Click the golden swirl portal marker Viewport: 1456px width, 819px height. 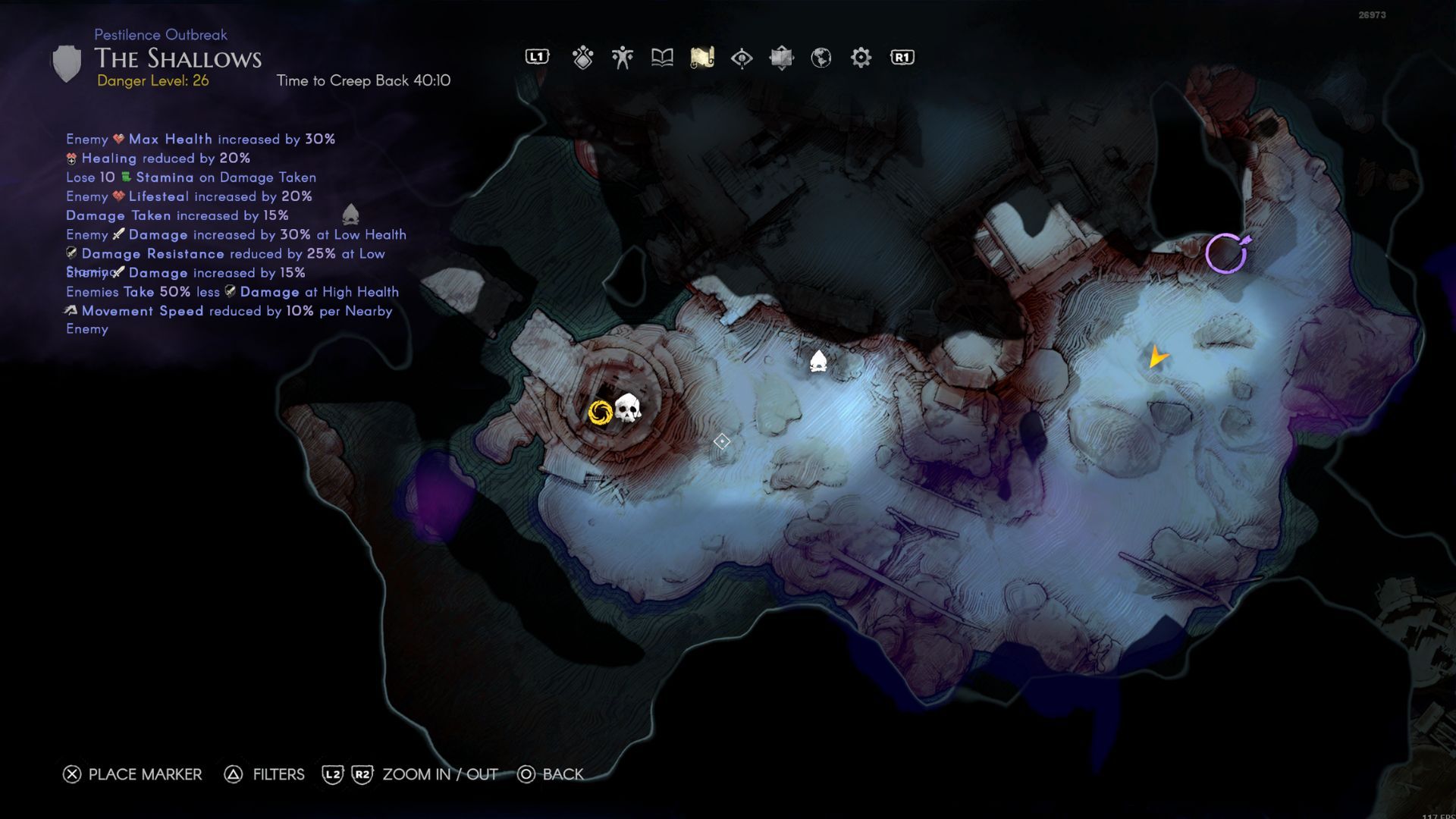pos(600,413)
